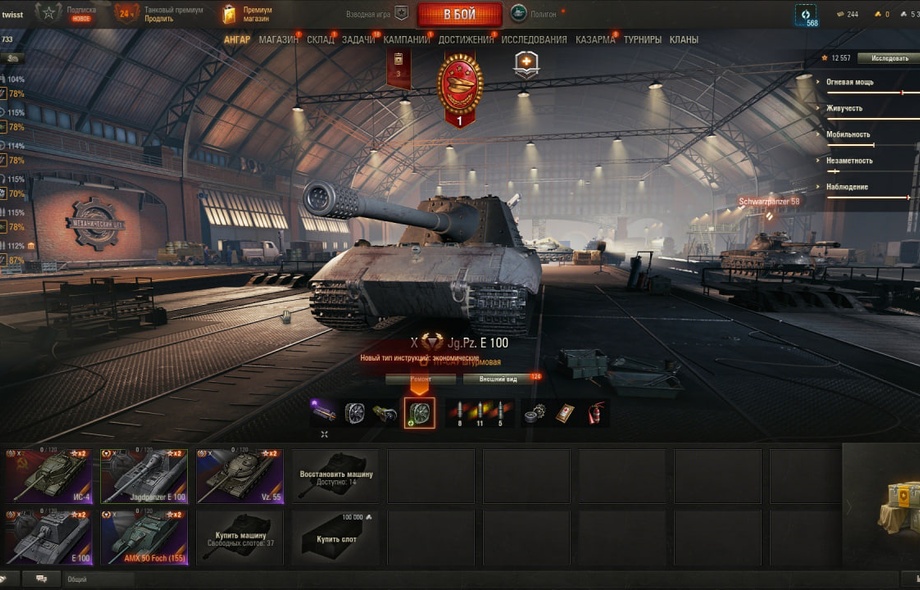
Task: Open the fire extinguisher consumable slot
Action: (x=594, y=412)
